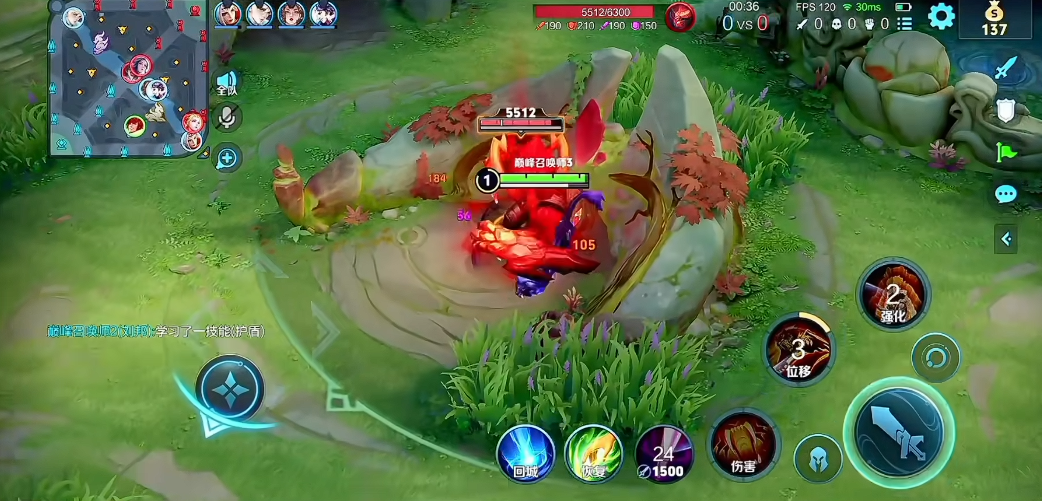Viewport: 1042px width, 501px height.
Task: Use the 恢复 restore ability
Action: (594, 454)
